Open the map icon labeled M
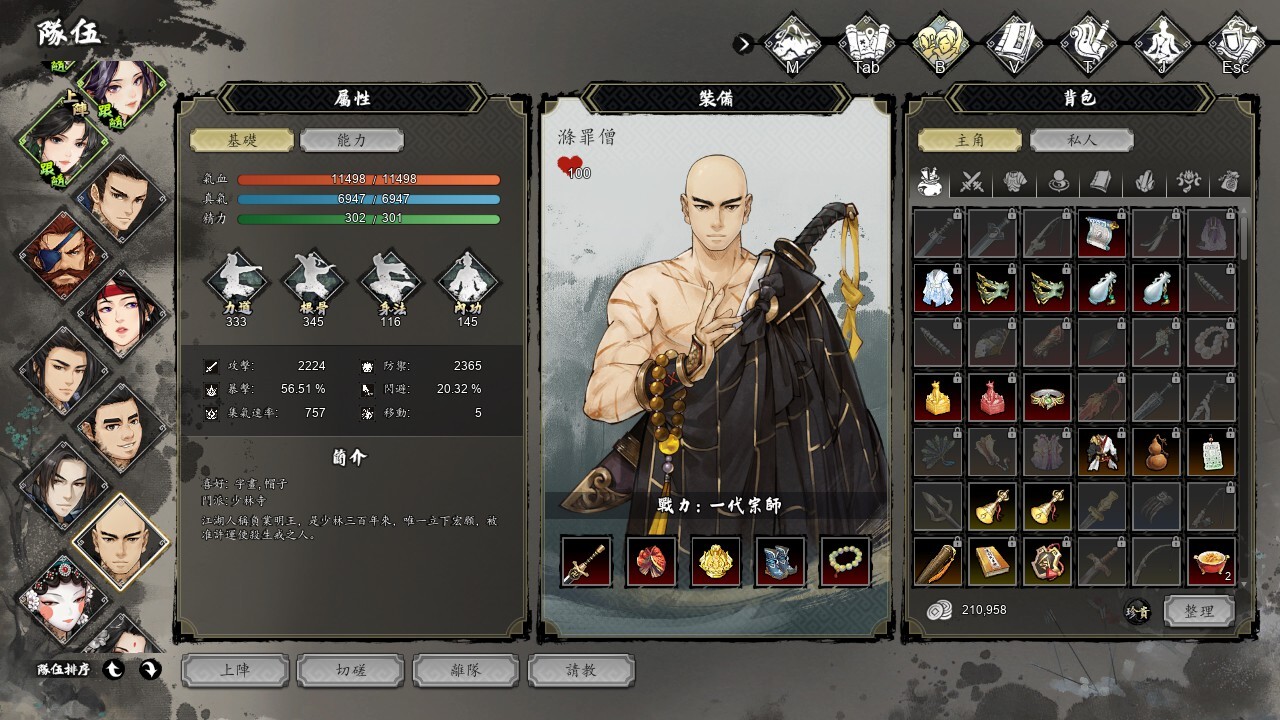Image resolution: width=1280 pixels, height=720 pixels. [792, 44]
